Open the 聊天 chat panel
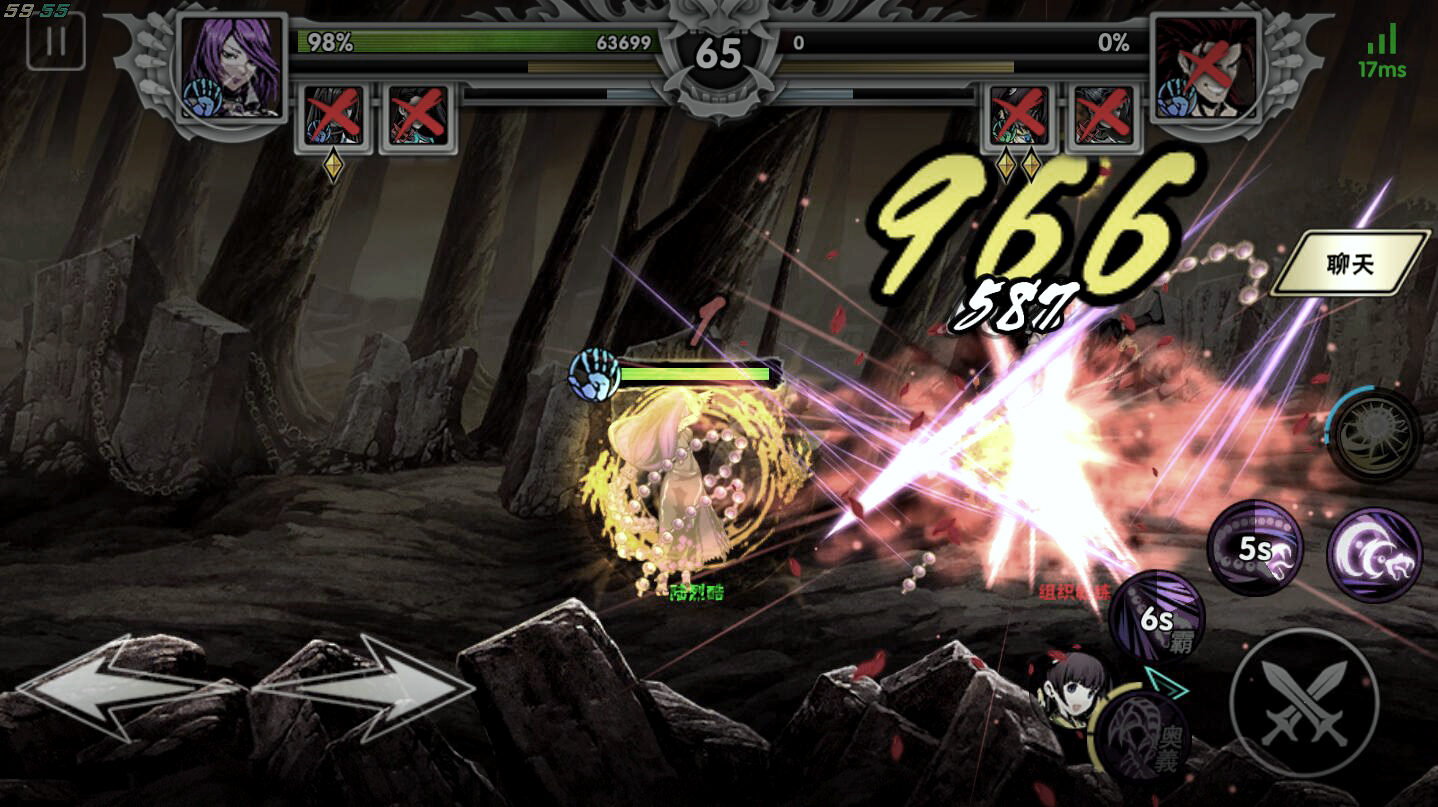Viewport: 1438px width, 807px height. click(x=1349, y=265)
